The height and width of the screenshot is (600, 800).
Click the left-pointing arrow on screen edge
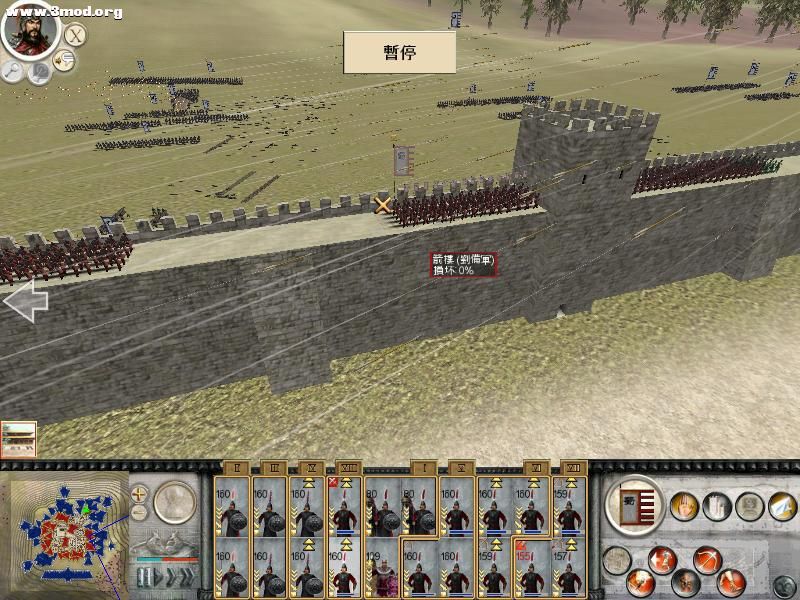(x=25, y=301)
